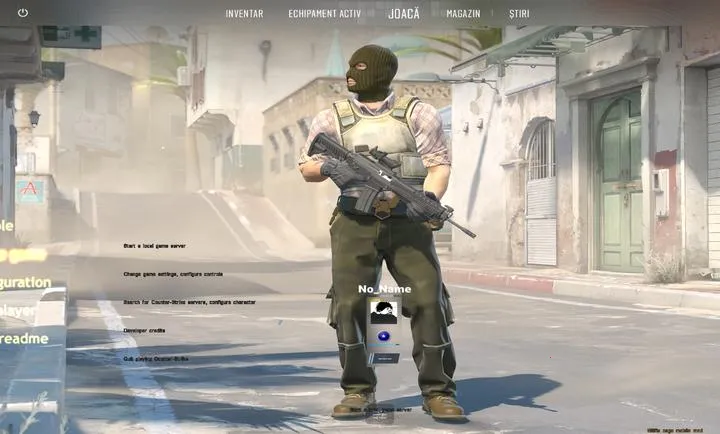Click the No_Name player avatar
Image resolution: width=720 pixels, height=434 pixels.
[383, 311]
